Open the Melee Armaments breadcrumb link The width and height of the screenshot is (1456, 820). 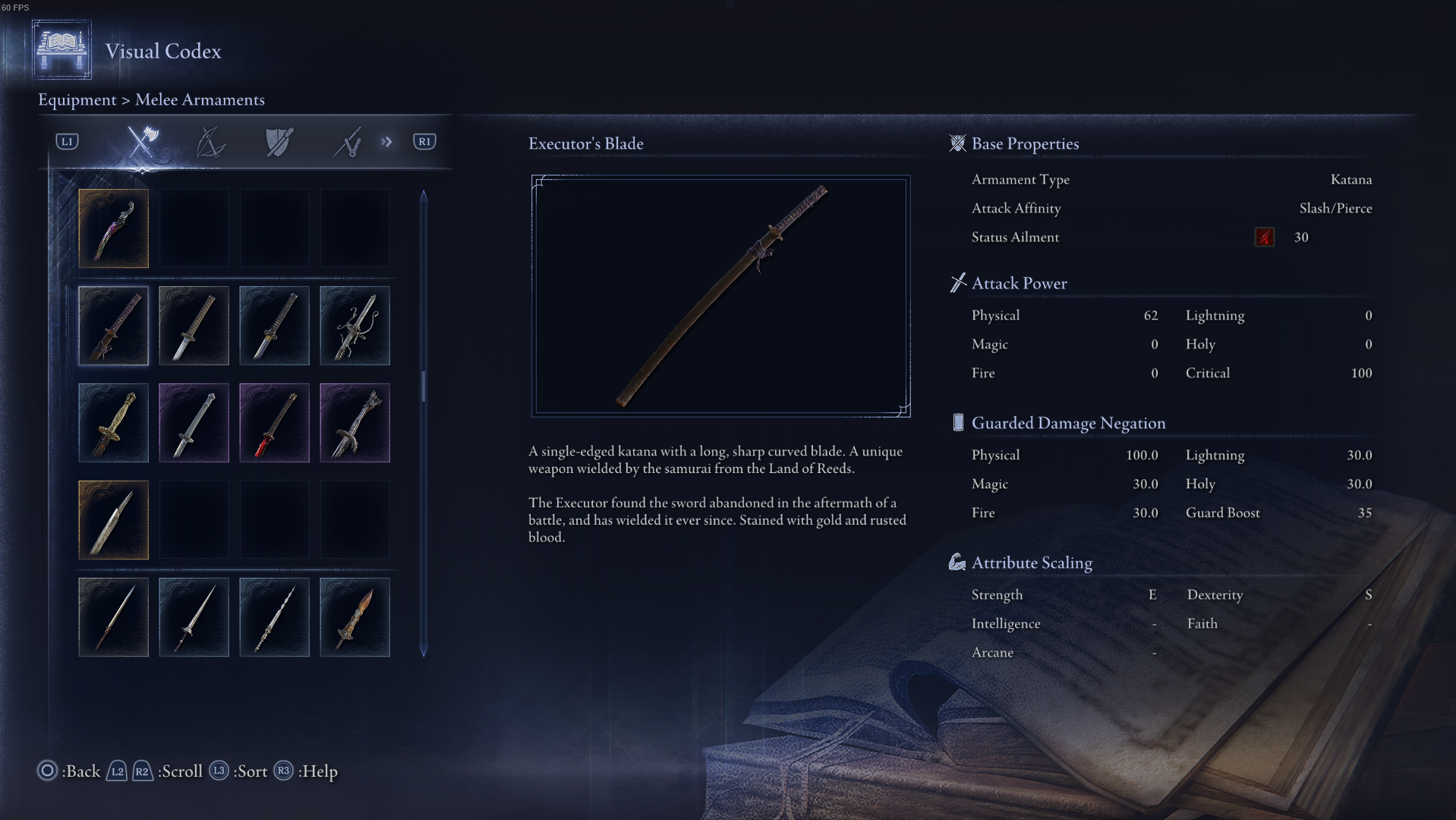coord(200,99)
